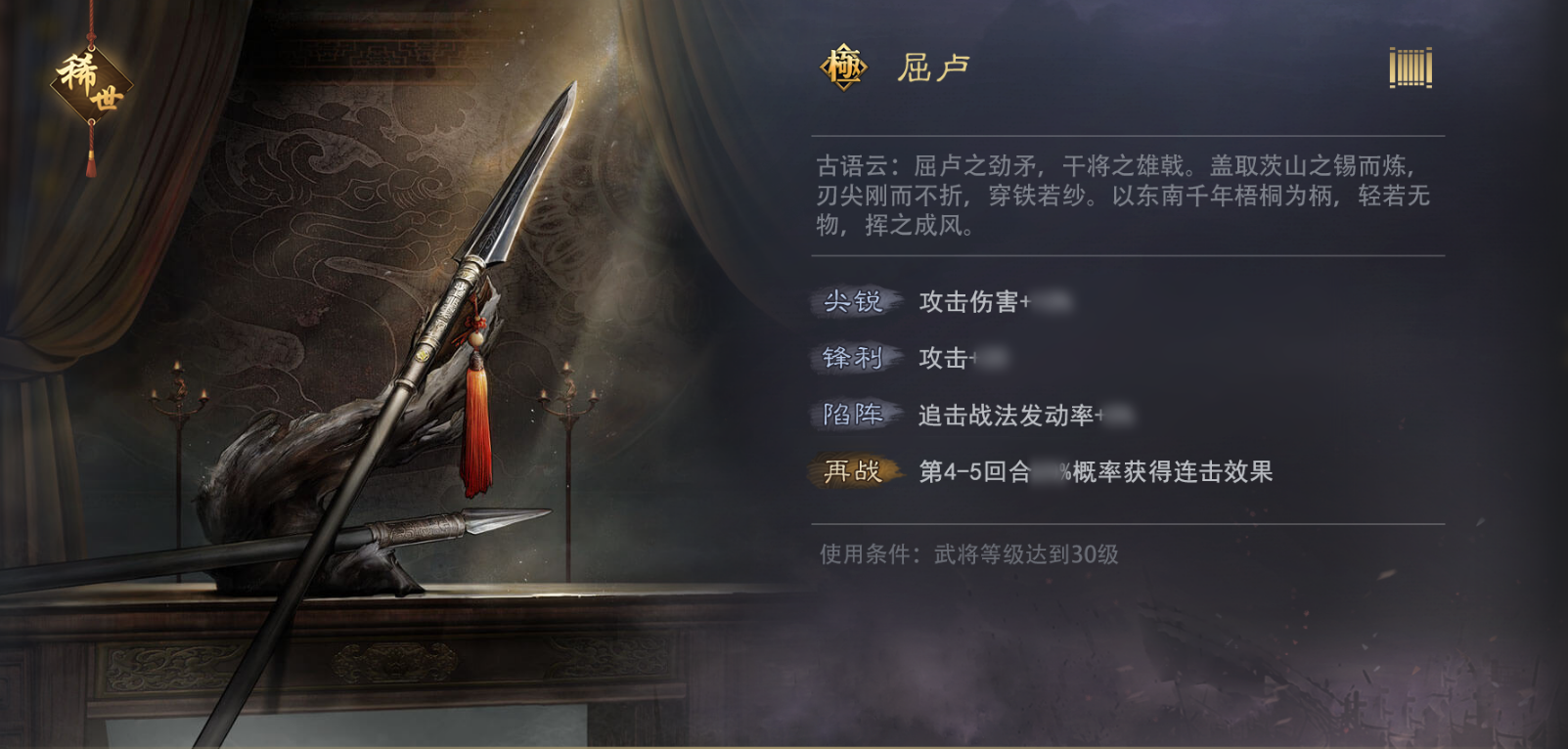
Task: Open the bamboo scroll archive icon
Action: point(1409,66)
